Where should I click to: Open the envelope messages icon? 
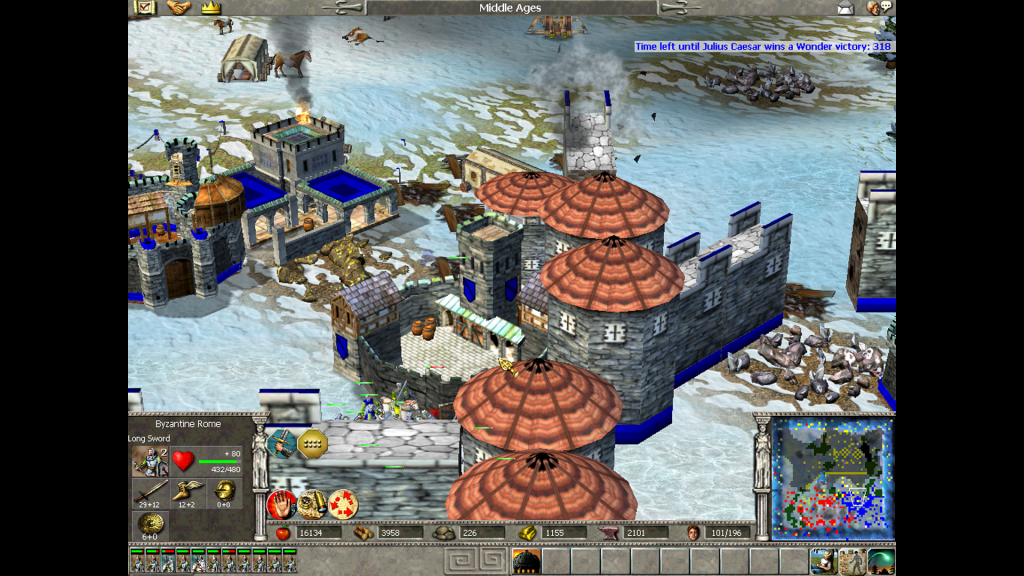(x=847, y=8)
